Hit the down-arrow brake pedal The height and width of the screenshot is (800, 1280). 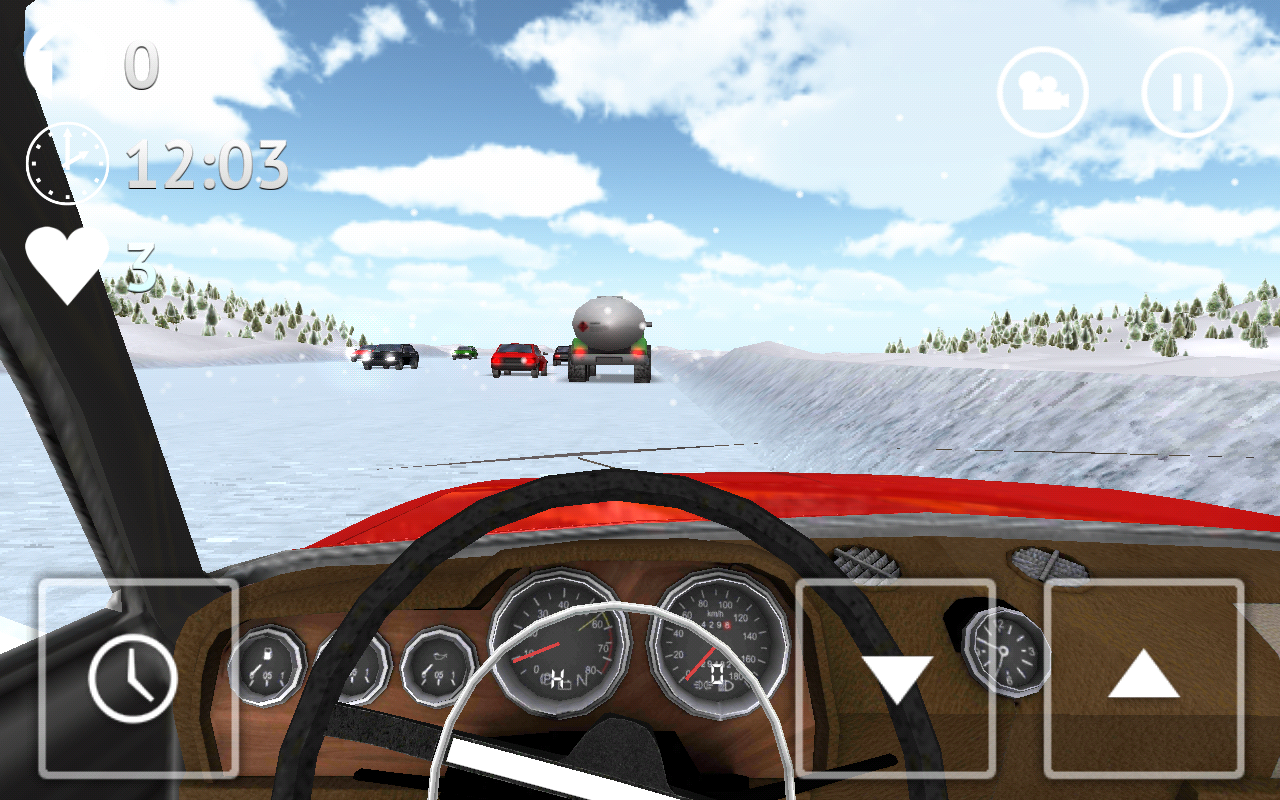click(x=896, y=678)
